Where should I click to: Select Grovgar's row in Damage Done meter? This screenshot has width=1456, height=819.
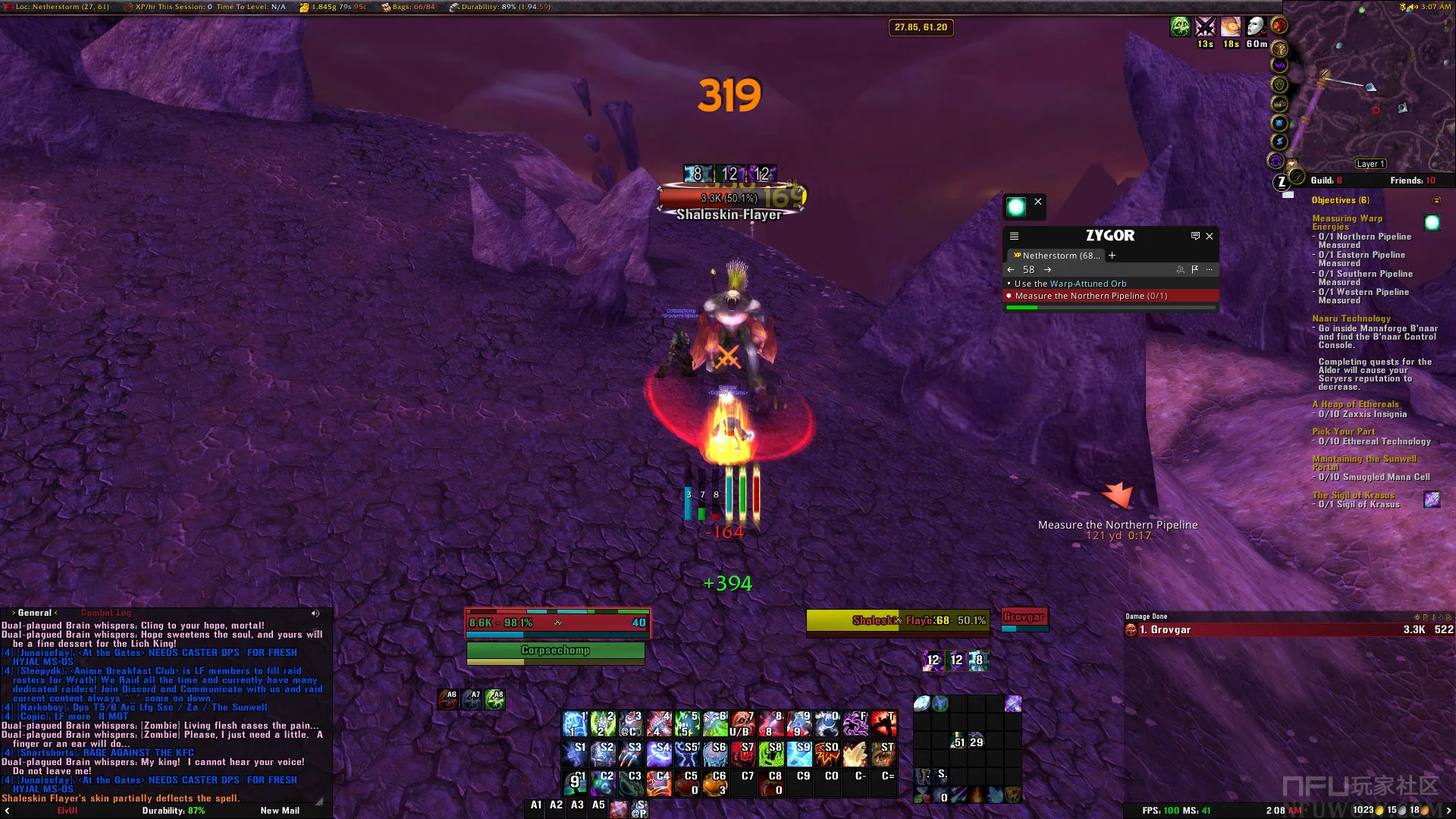click(x=1289, y=629)
